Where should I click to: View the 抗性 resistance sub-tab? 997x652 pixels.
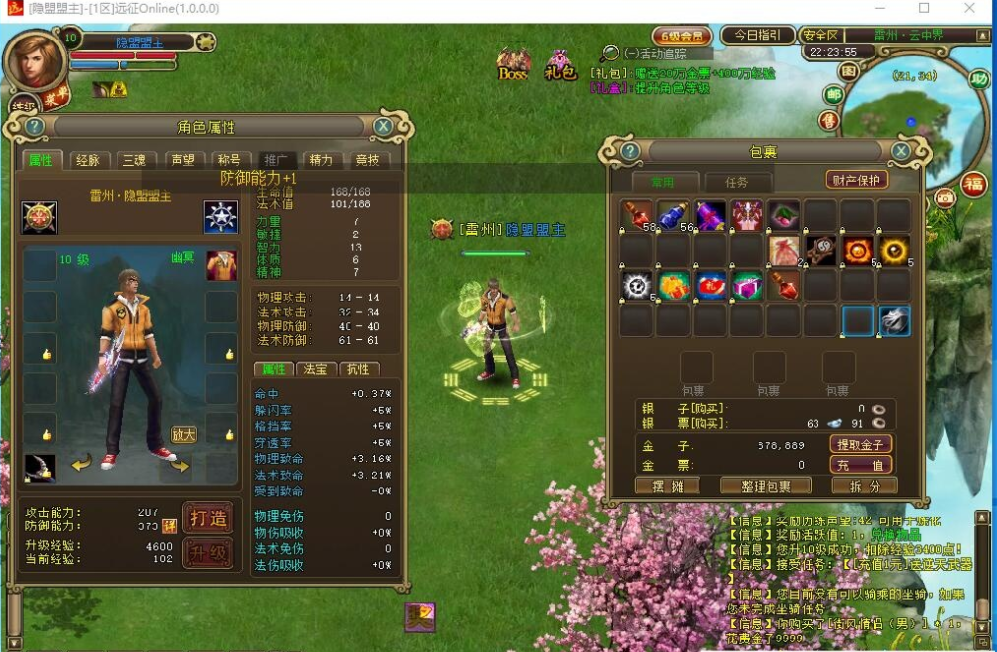point(357,369)
